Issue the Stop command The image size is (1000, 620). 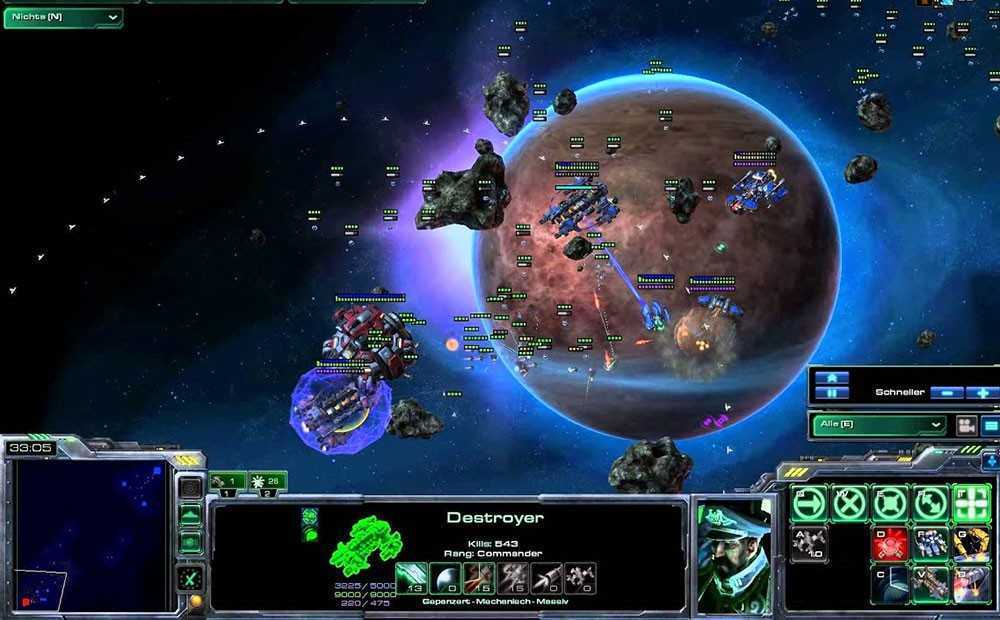(848, 504)
